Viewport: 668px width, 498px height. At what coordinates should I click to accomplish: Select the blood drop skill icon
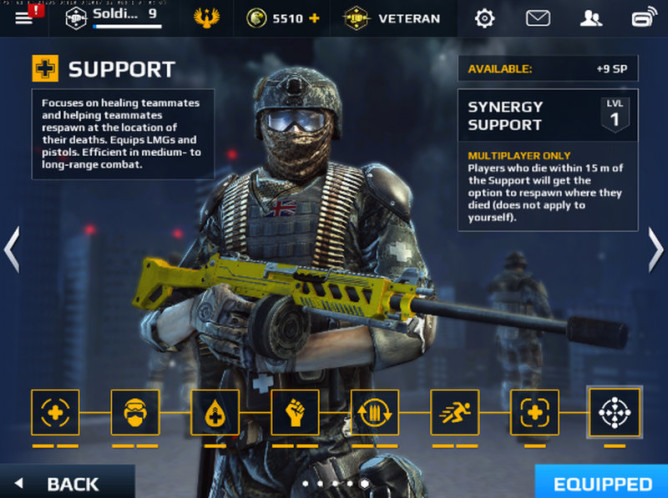point(215,412)
